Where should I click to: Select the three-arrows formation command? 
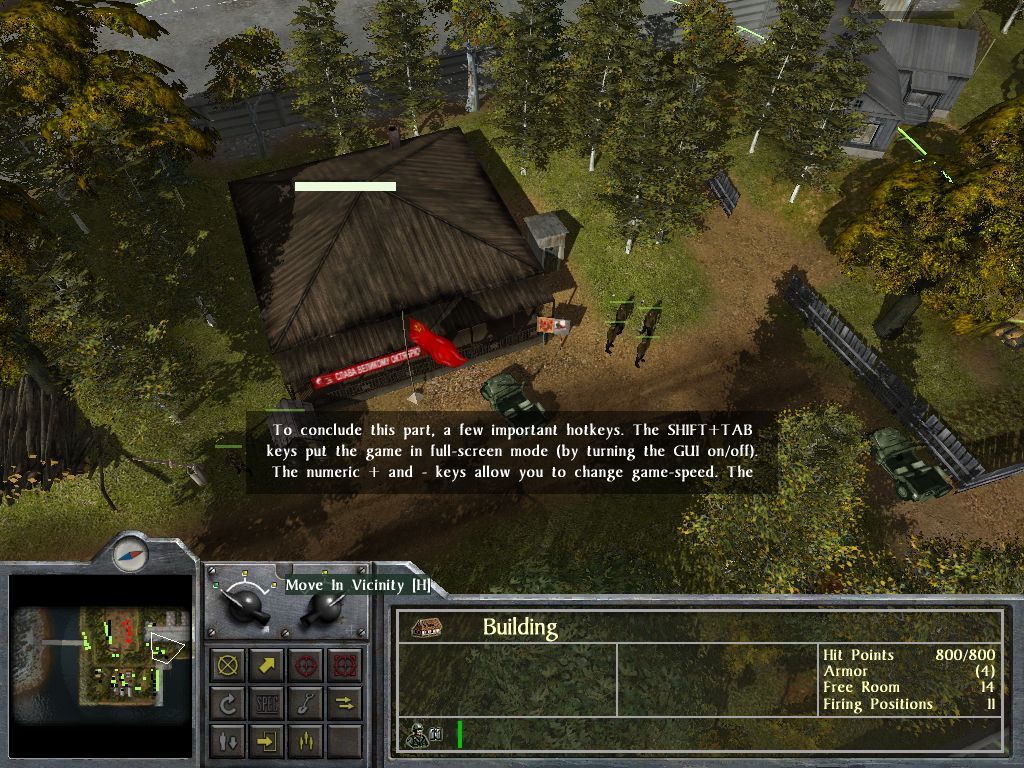[x=306, y=741]
